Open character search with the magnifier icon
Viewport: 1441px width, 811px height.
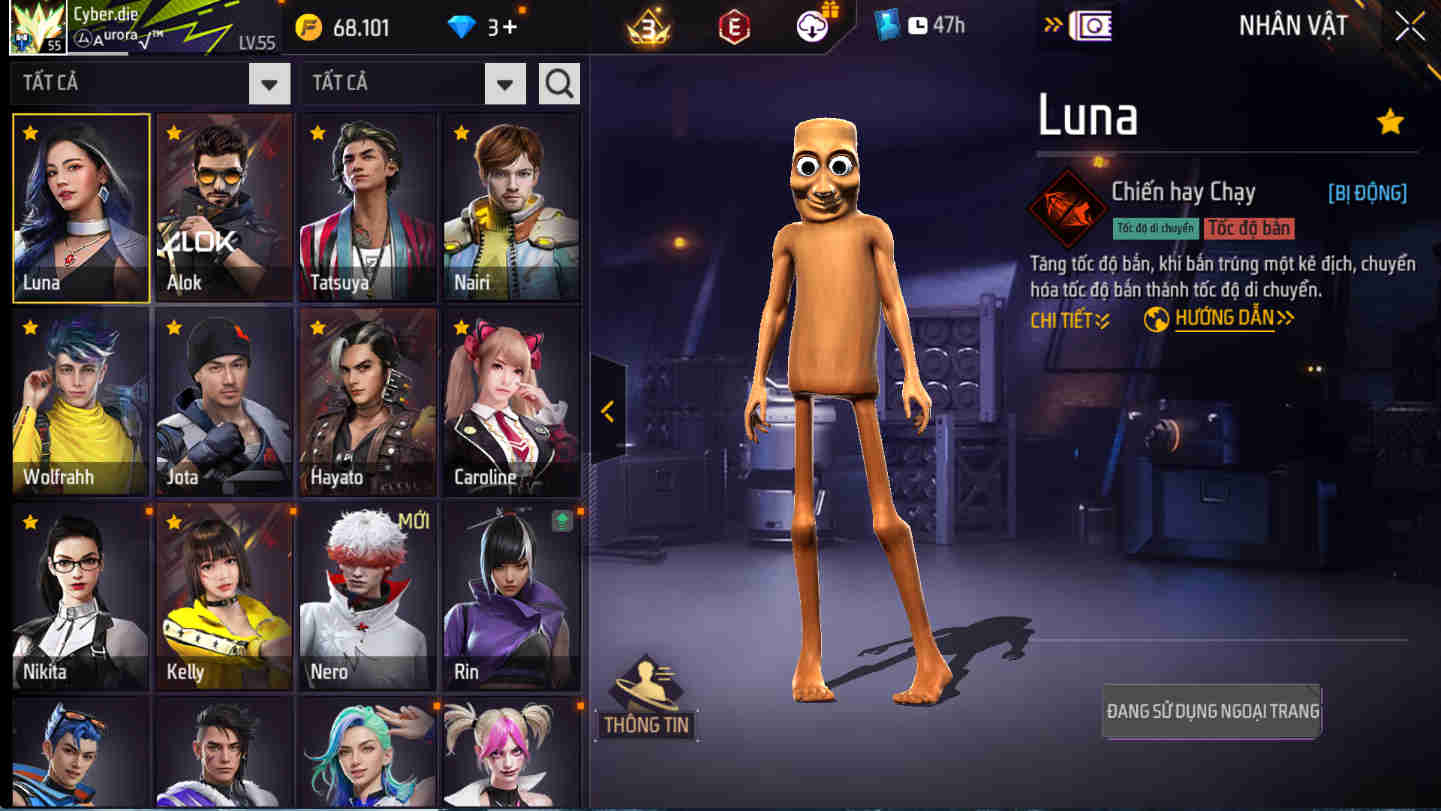pyautogui.click(x=559, y=83)
